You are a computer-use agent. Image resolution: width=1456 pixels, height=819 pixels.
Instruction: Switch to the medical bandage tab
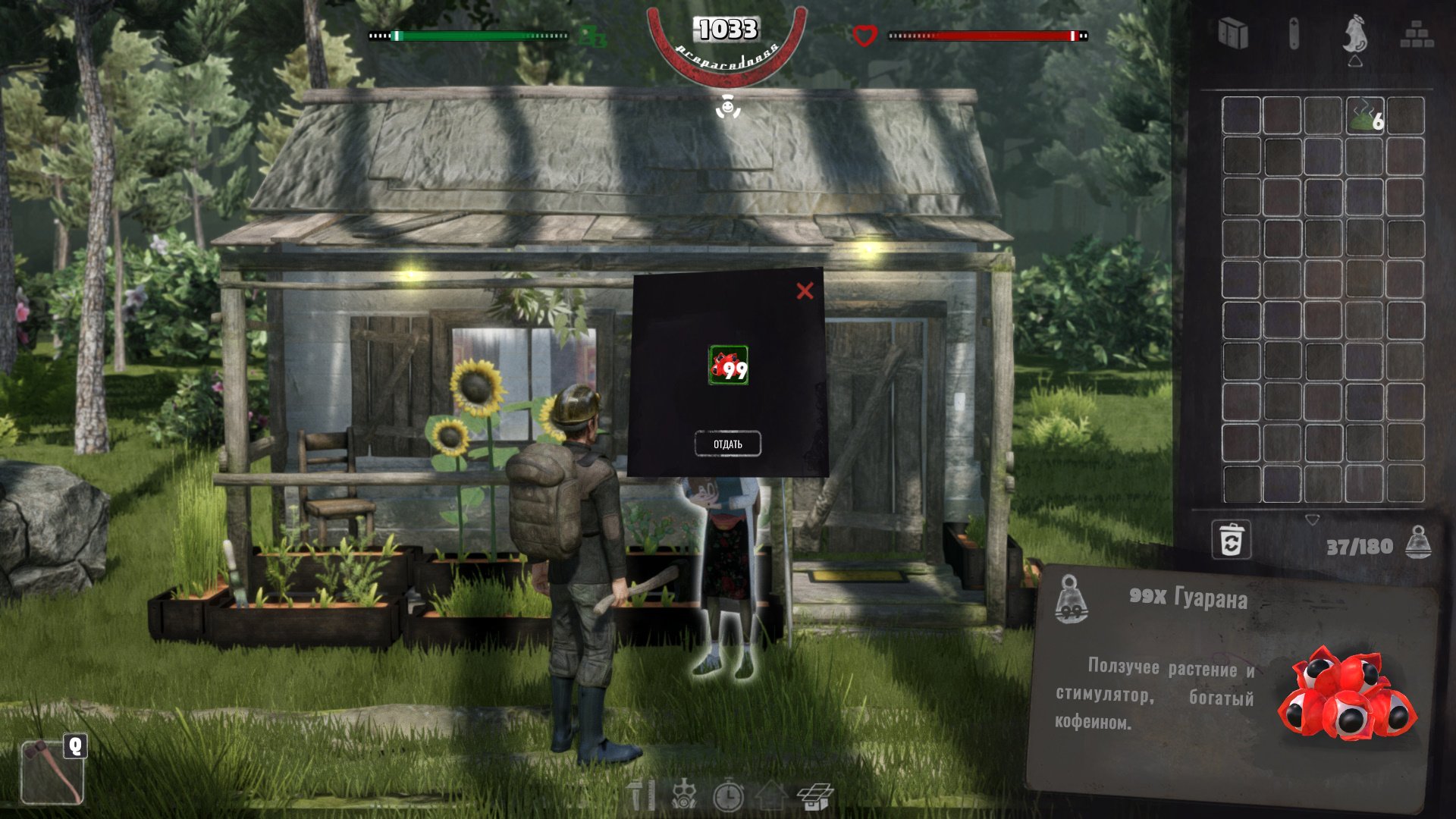pos(1294,34)
